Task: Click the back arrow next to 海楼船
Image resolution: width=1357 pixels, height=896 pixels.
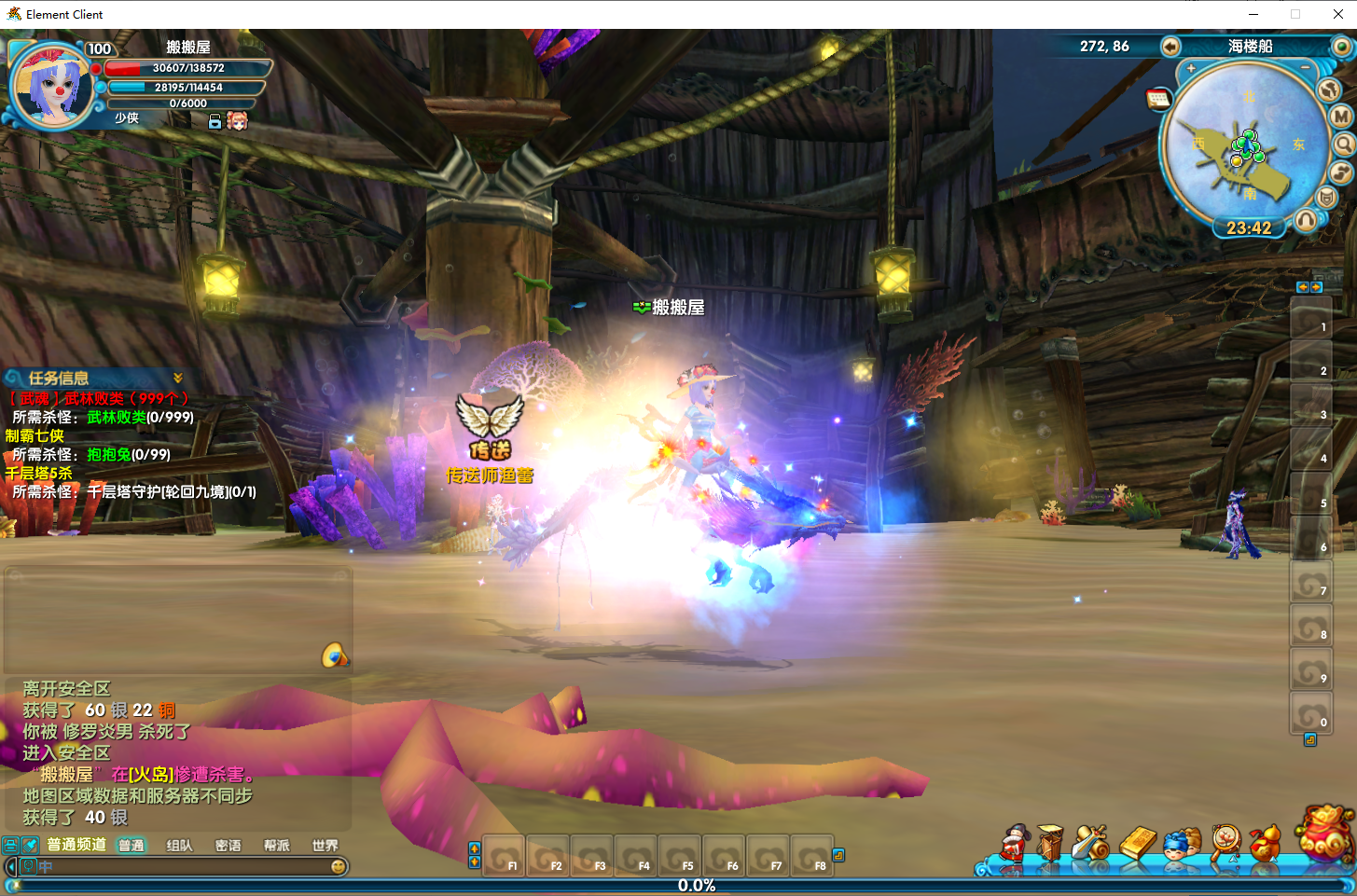Action: 1170,47
